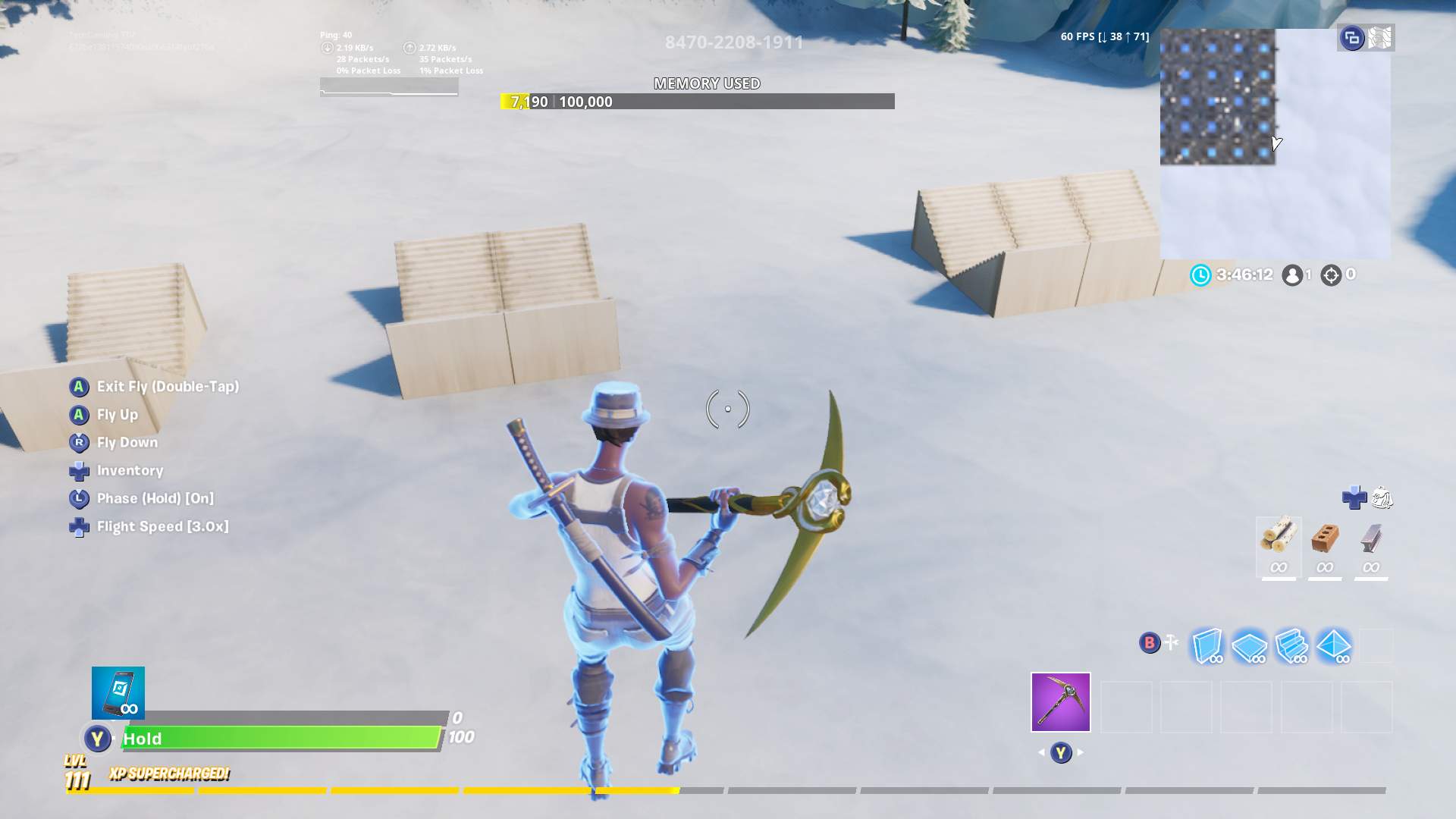
Task: Cycle hotbar items with the left arrow
Action: click(x=1043, y=753)
